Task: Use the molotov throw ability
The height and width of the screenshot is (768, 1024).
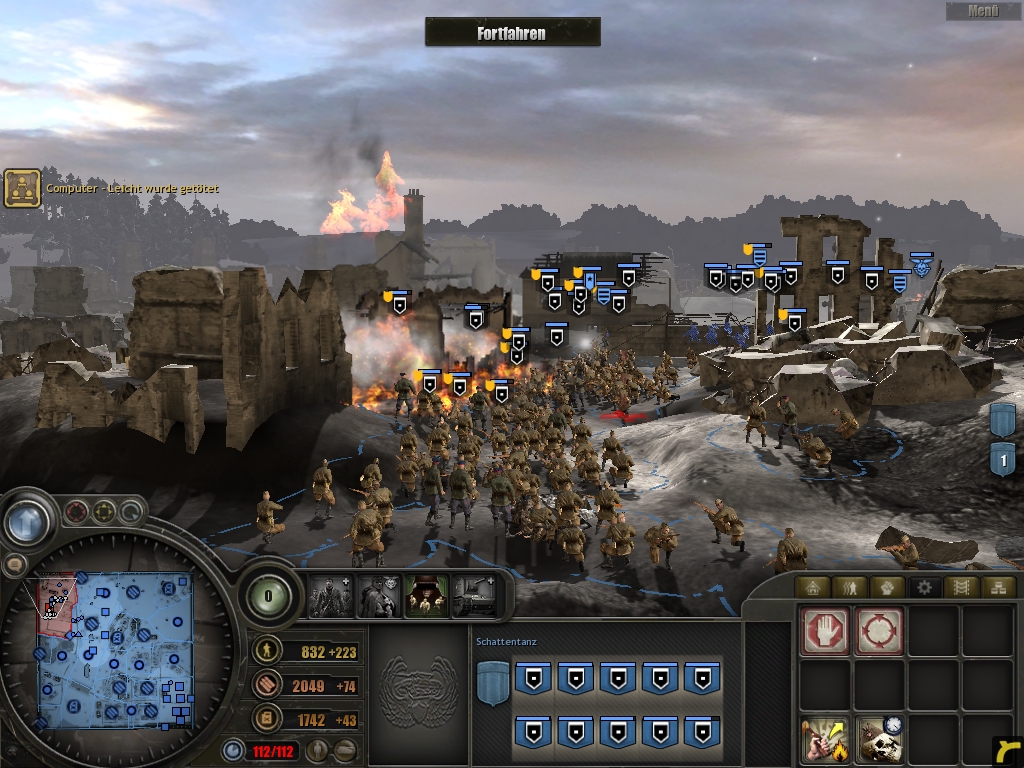Action: pos(825,740)
